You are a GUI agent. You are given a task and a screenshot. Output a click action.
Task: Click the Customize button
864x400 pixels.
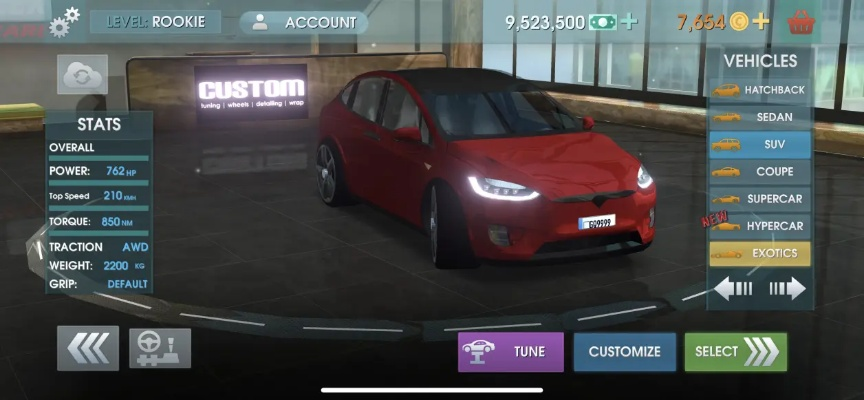coord(624,351)
